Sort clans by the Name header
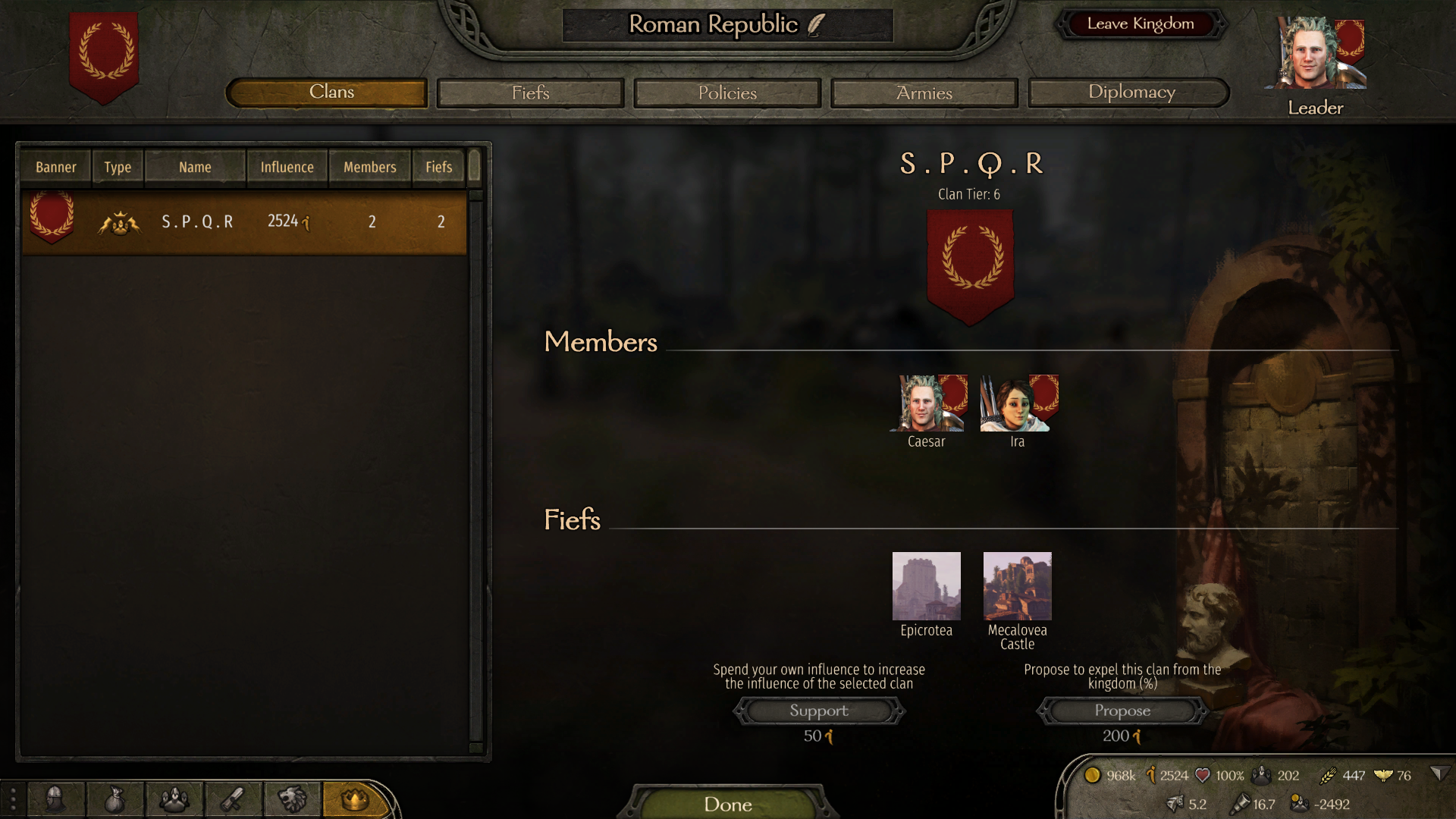The width and height of the screenshot is (1456, 819). coord(195,168)
